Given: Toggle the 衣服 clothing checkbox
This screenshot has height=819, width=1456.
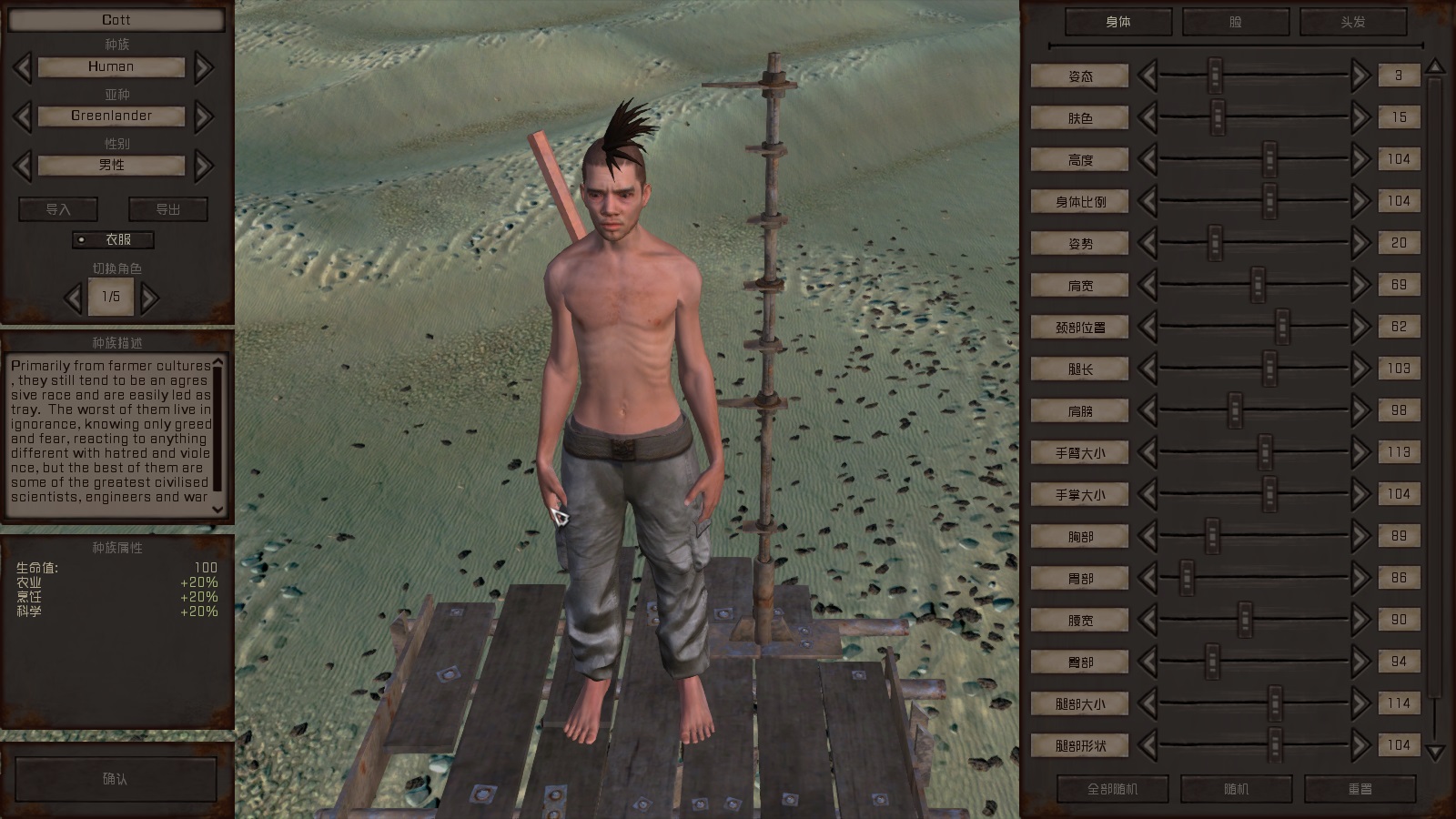Looking at the screenshot, I should pyautogui.click(x=82, y=240).
